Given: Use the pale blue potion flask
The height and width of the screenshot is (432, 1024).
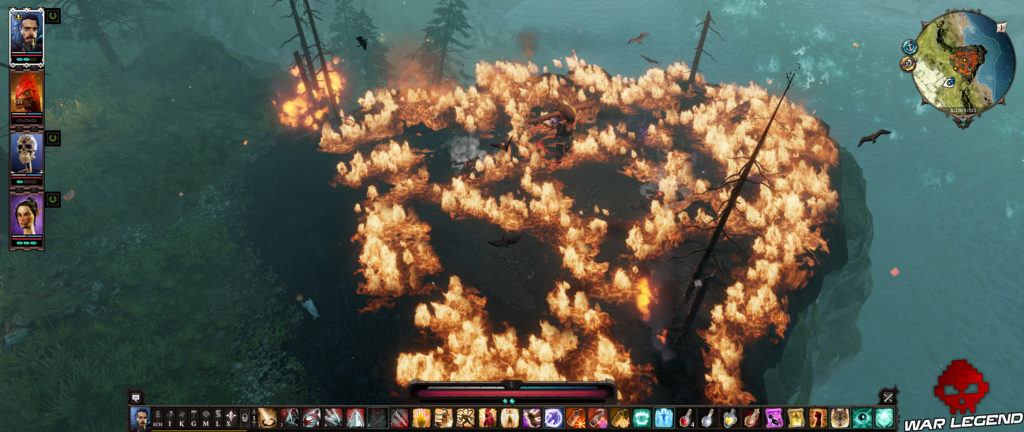Looking at the screenshot, I should 707,418.
